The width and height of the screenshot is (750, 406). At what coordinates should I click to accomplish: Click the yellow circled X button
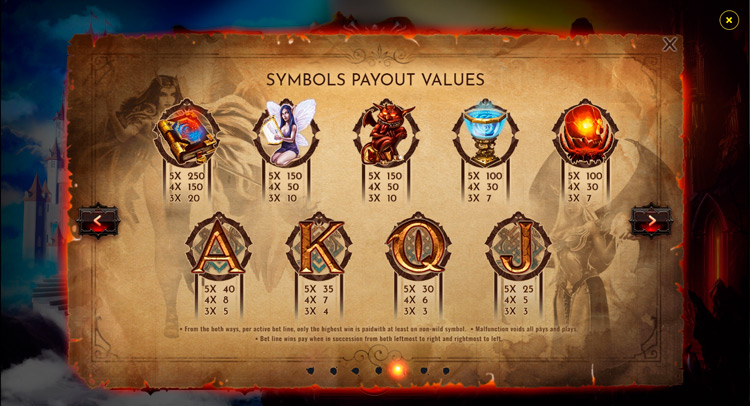[729, 20]
